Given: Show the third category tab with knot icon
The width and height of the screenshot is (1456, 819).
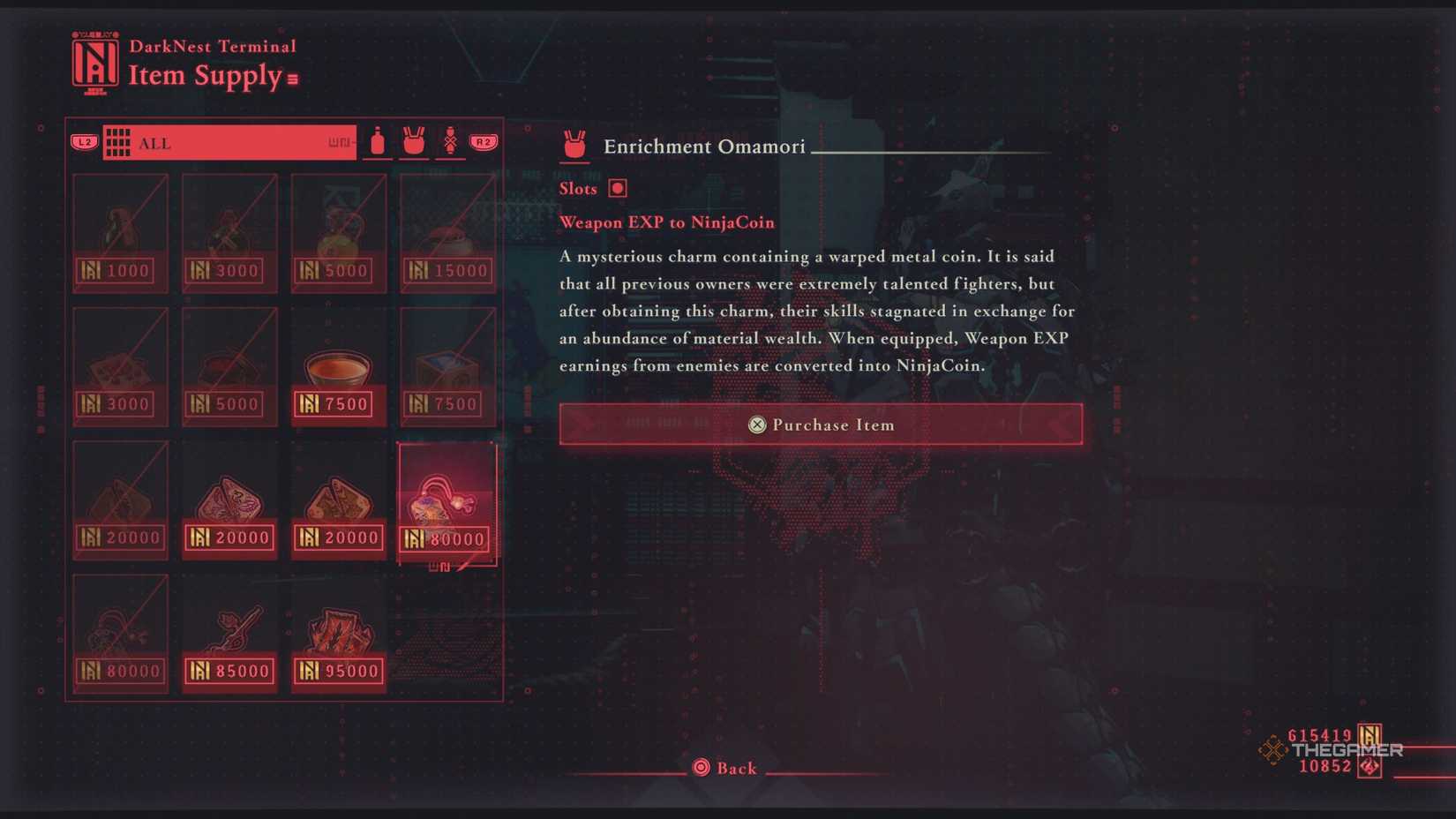Looking at the screenshot, I should 450,142.
